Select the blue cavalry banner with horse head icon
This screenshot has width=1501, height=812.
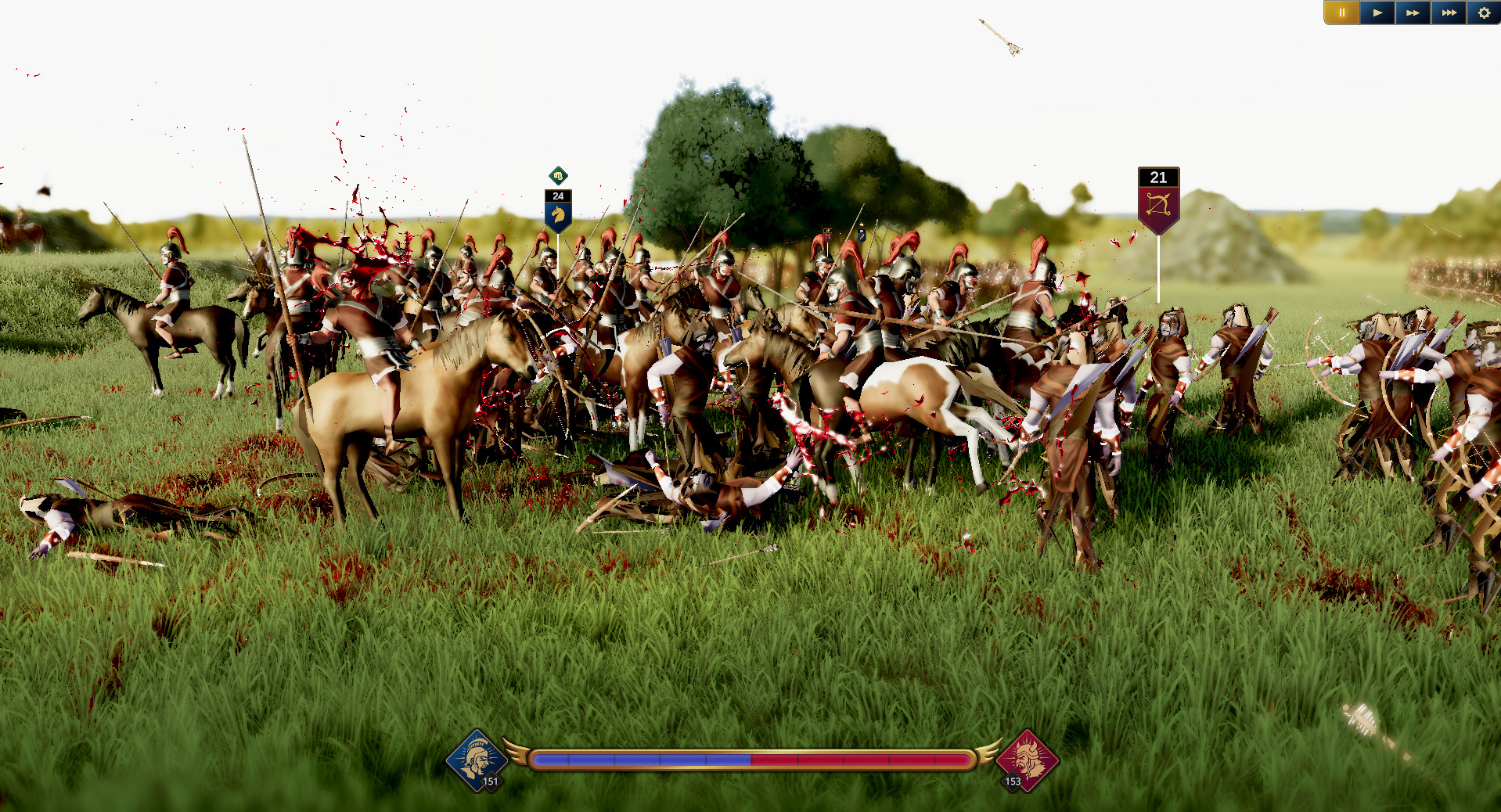point(558,214)
